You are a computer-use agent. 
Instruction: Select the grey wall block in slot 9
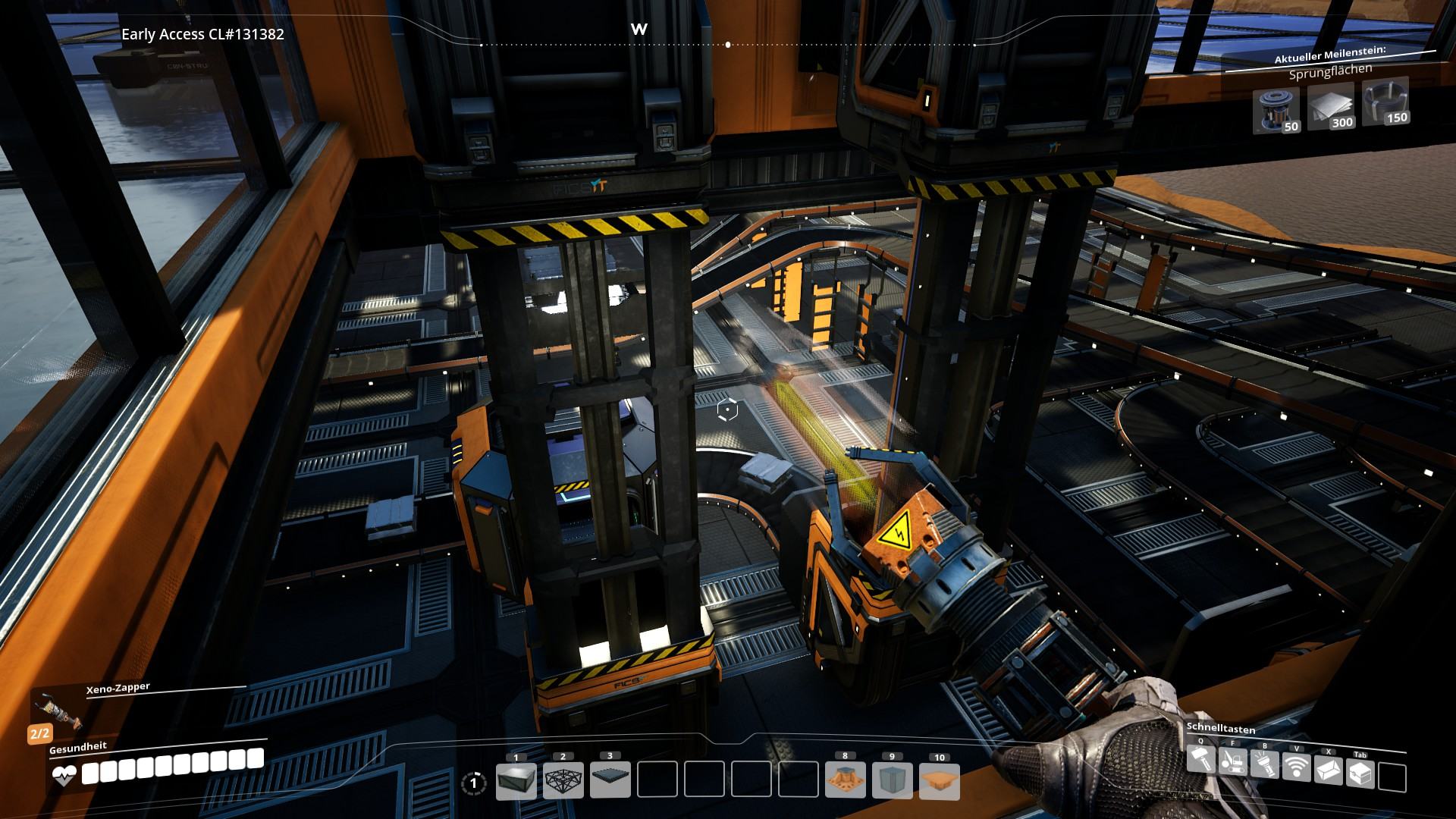point(892,781)
